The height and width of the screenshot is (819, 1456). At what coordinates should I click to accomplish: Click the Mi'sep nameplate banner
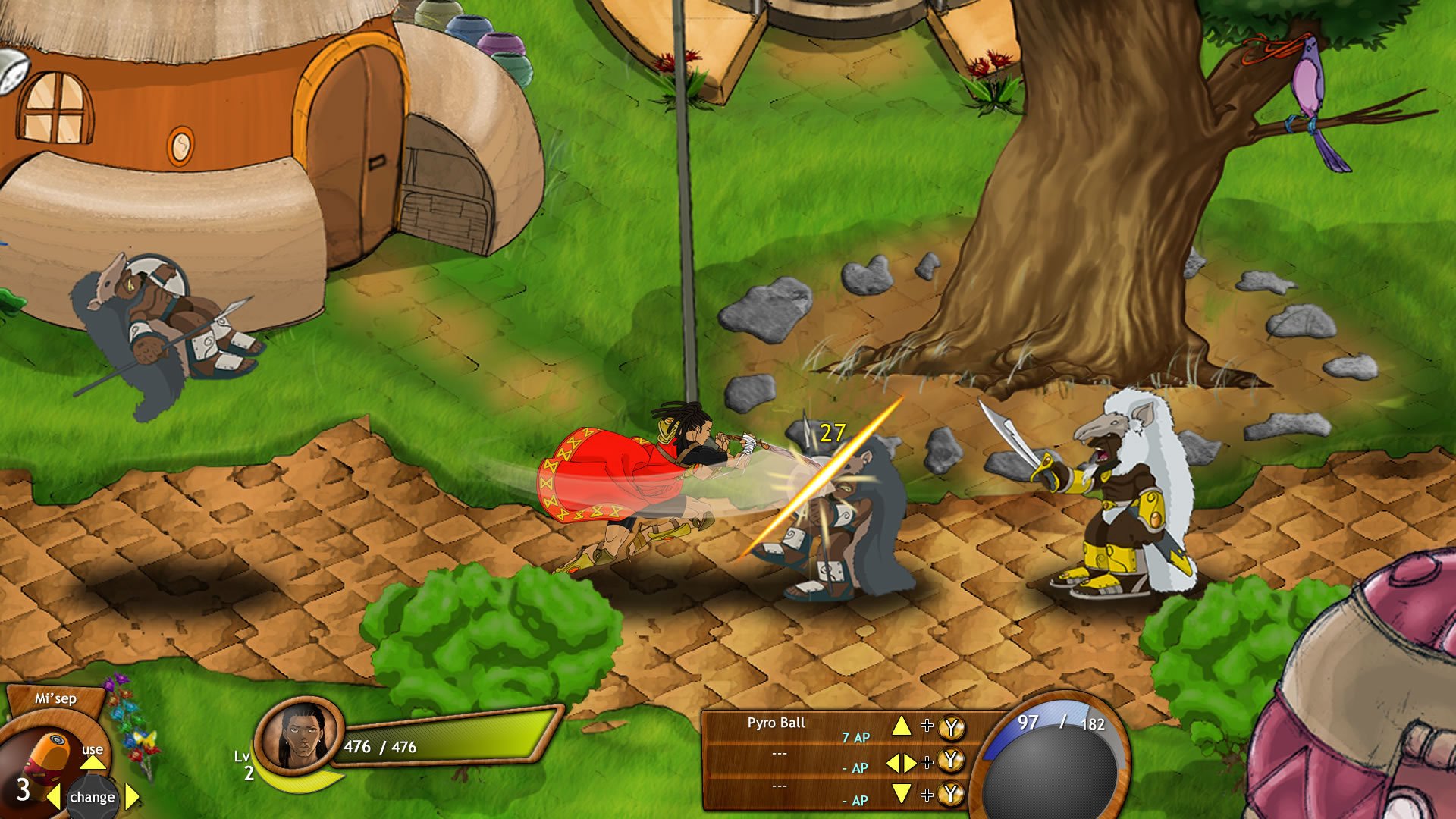click(55, 698)
